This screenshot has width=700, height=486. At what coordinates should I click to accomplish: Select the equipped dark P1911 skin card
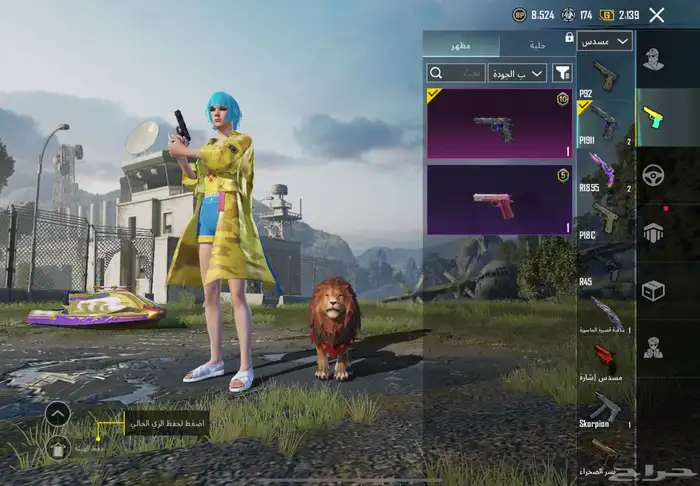click(500, 123)
